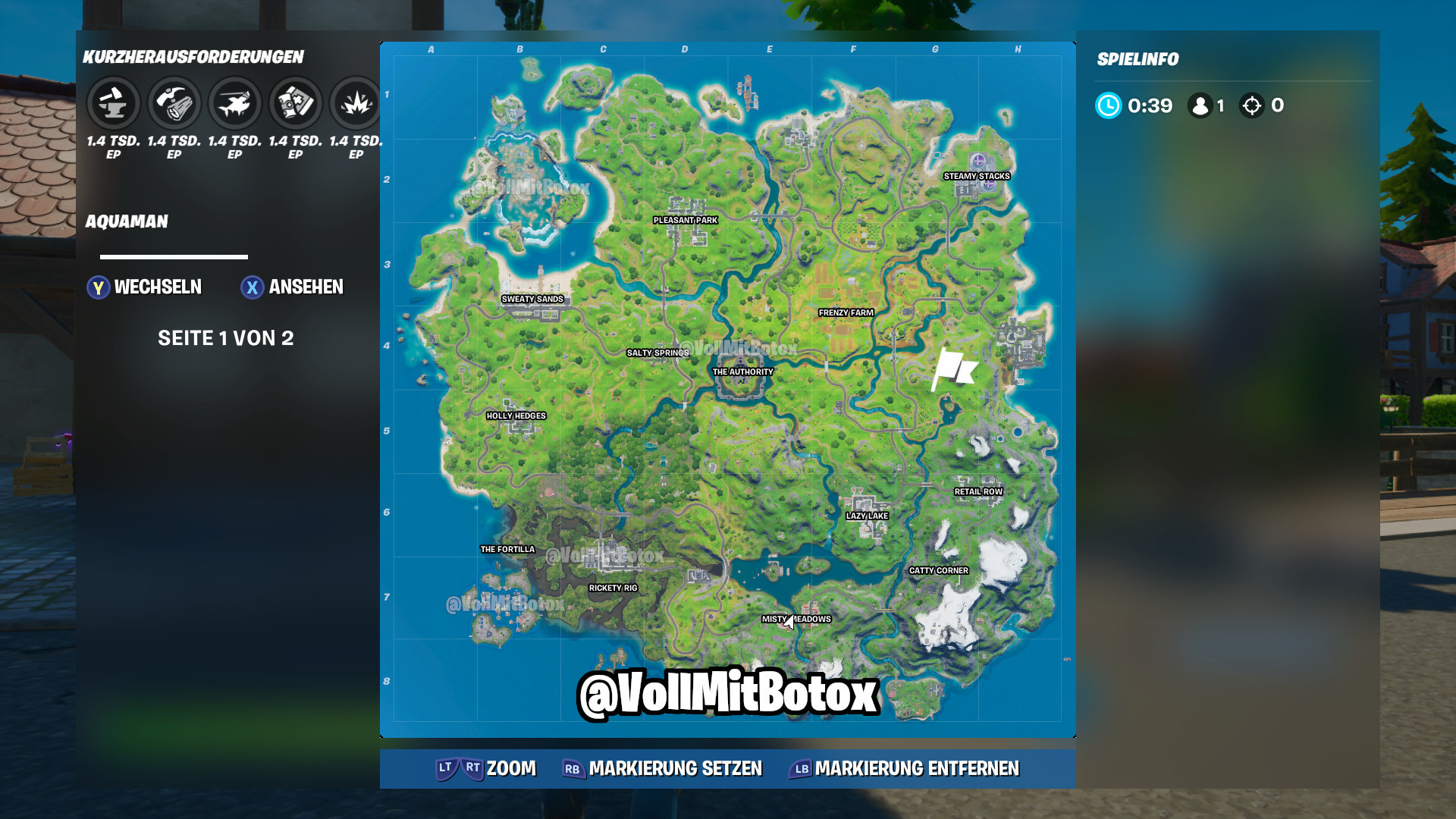This screenshot has width=1456, height=819.
Task: Select the AQUAMAN challenges tab
Action: [127, 222]
